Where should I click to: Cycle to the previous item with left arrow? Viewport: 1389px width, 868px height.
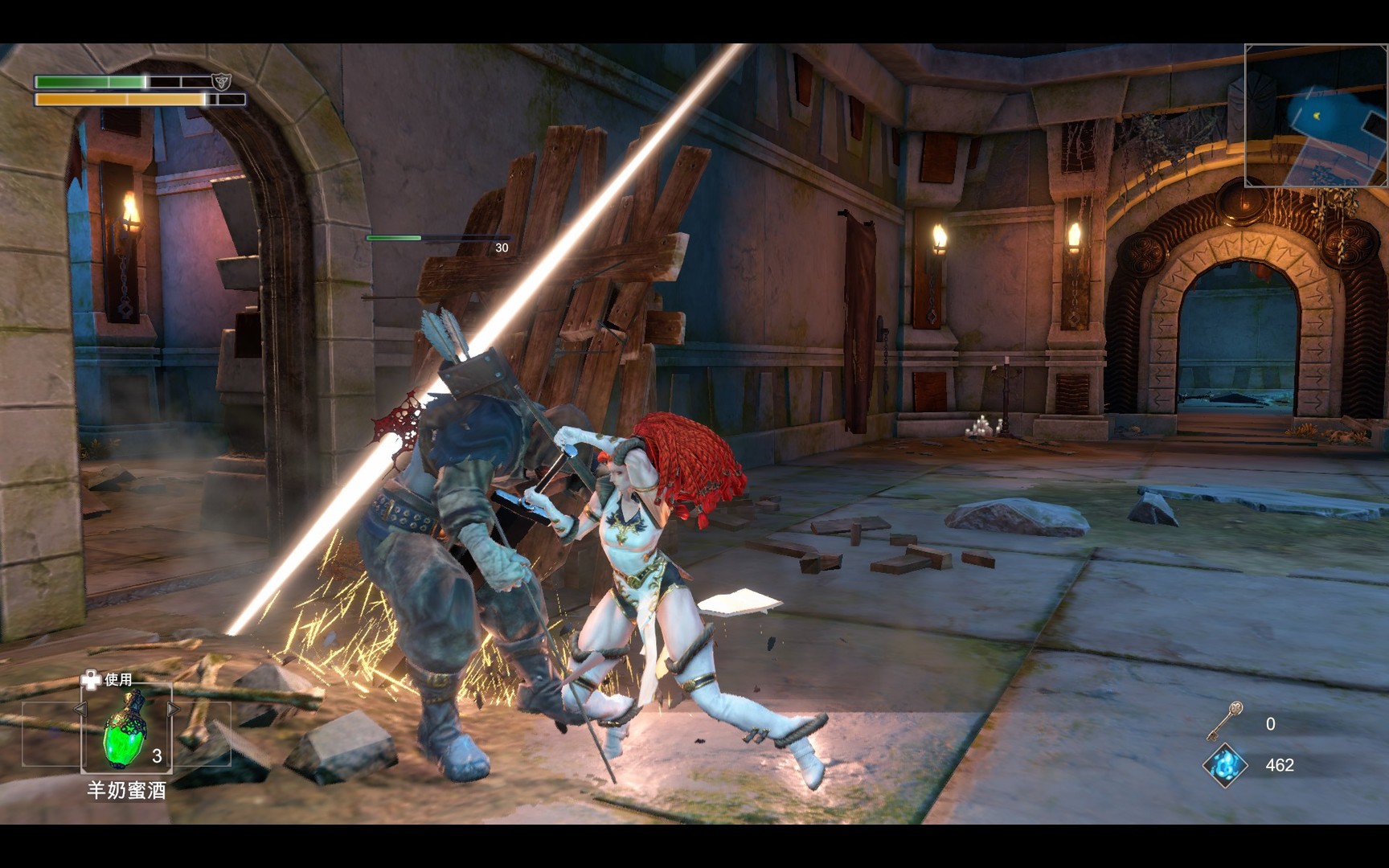click(x=80, y=709)
